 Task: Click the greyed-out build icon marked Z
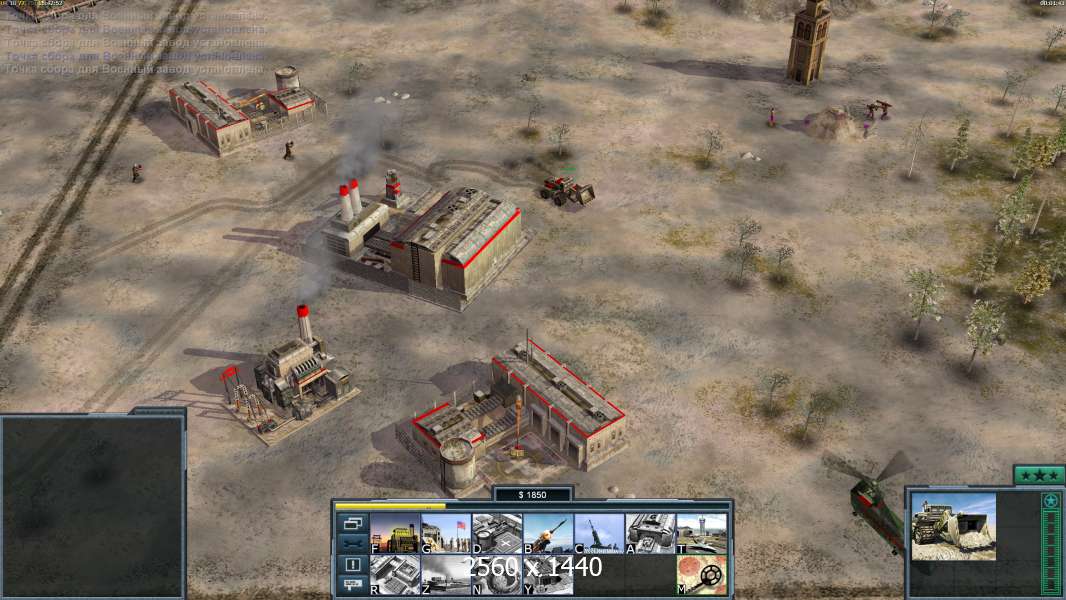coord(446,575)
